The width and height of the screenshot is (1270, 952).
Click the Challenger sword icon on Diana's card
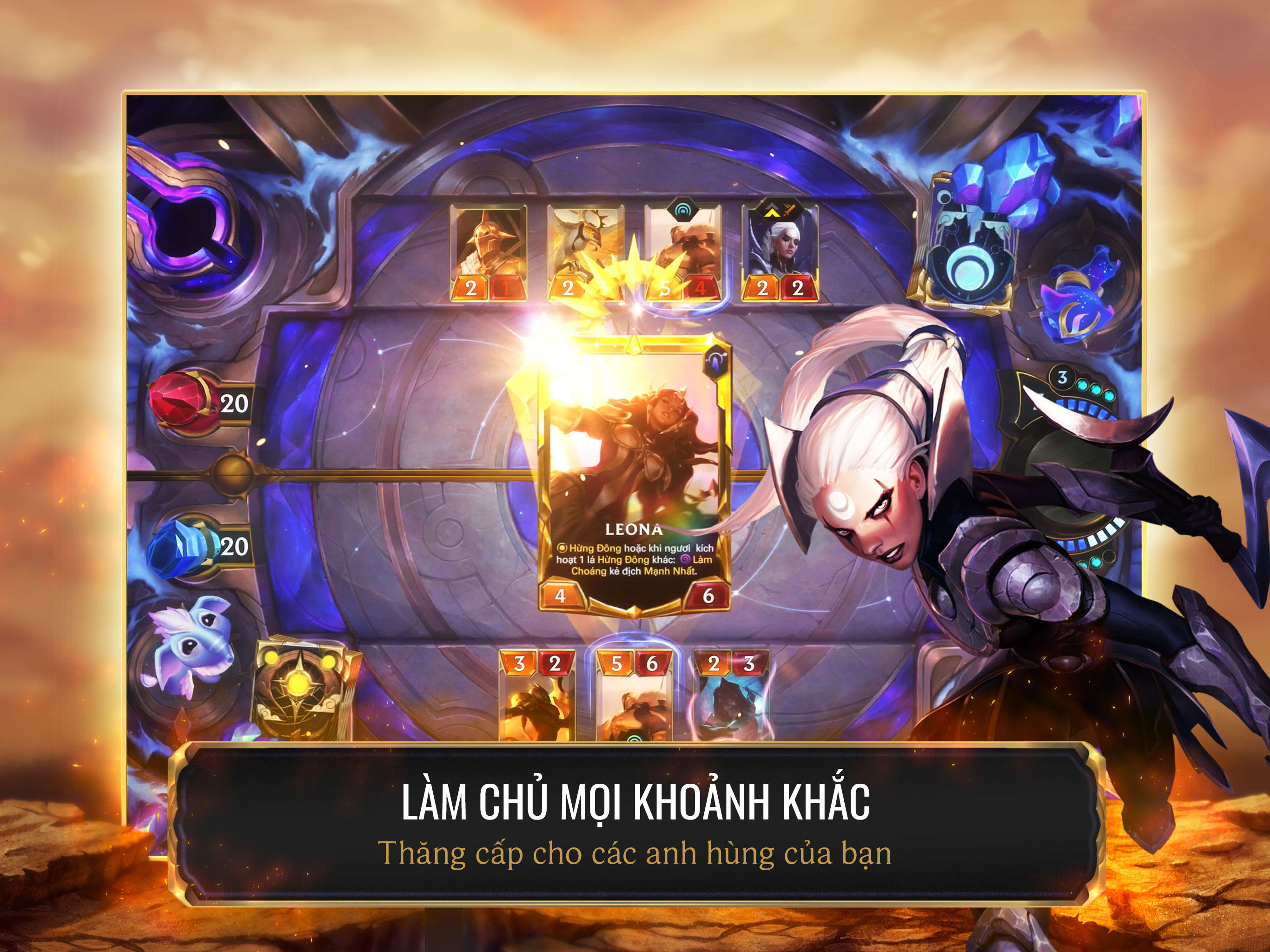coord(788,212)
